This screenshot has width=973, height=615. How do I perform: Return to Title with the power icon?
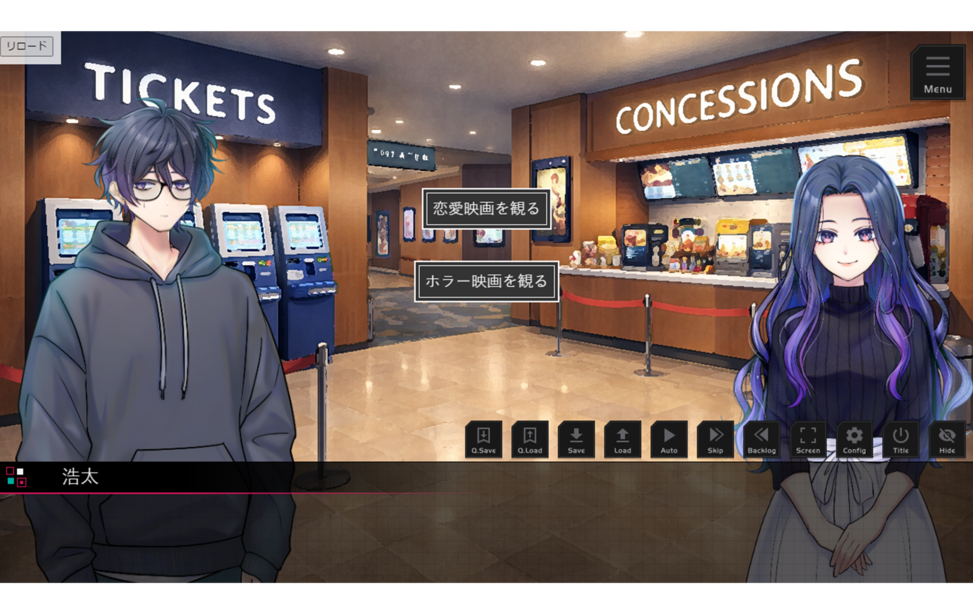click(900, 440)
